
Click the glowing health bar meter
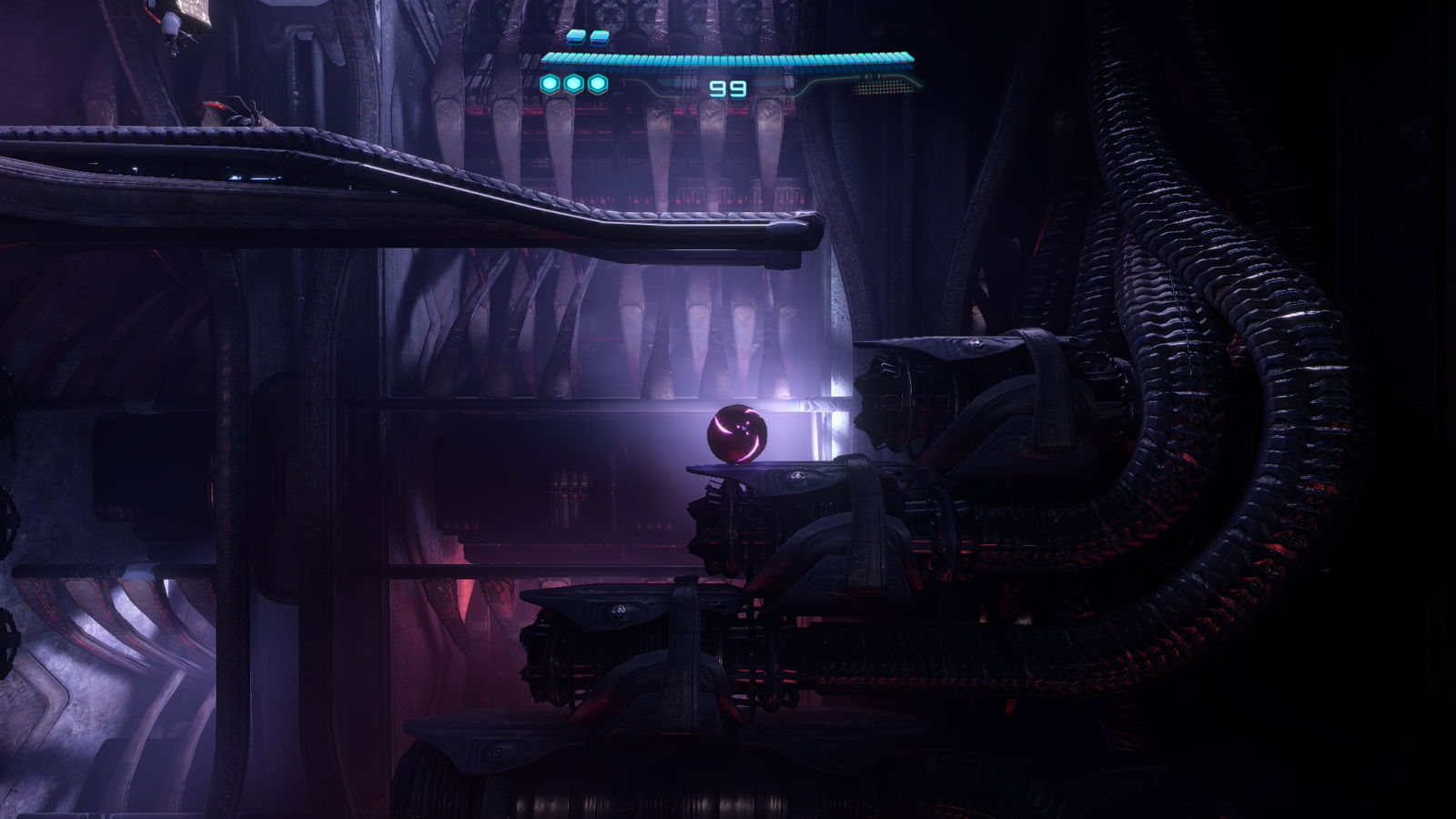pos(728,57)
